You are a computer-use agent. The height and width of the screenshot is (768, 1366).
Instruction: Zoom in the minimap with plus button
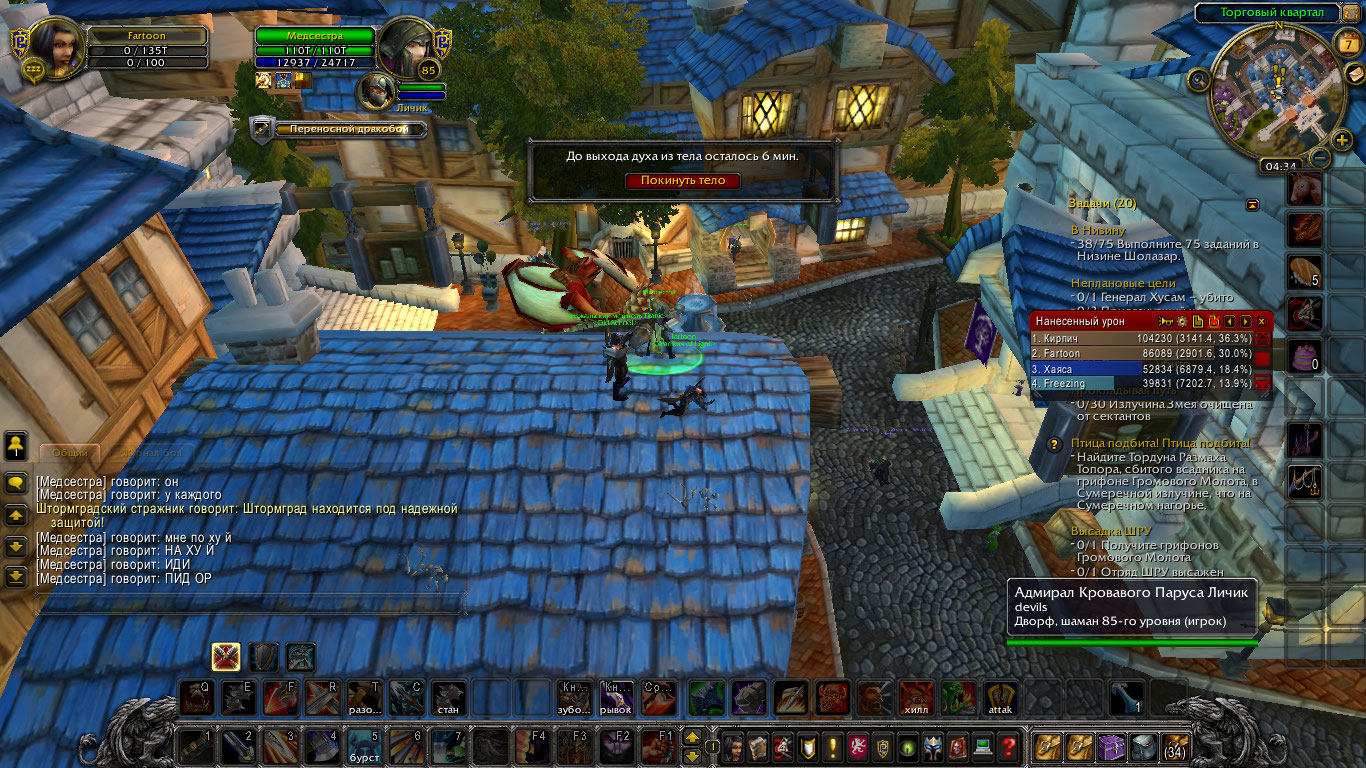[x=1342, y=140]
